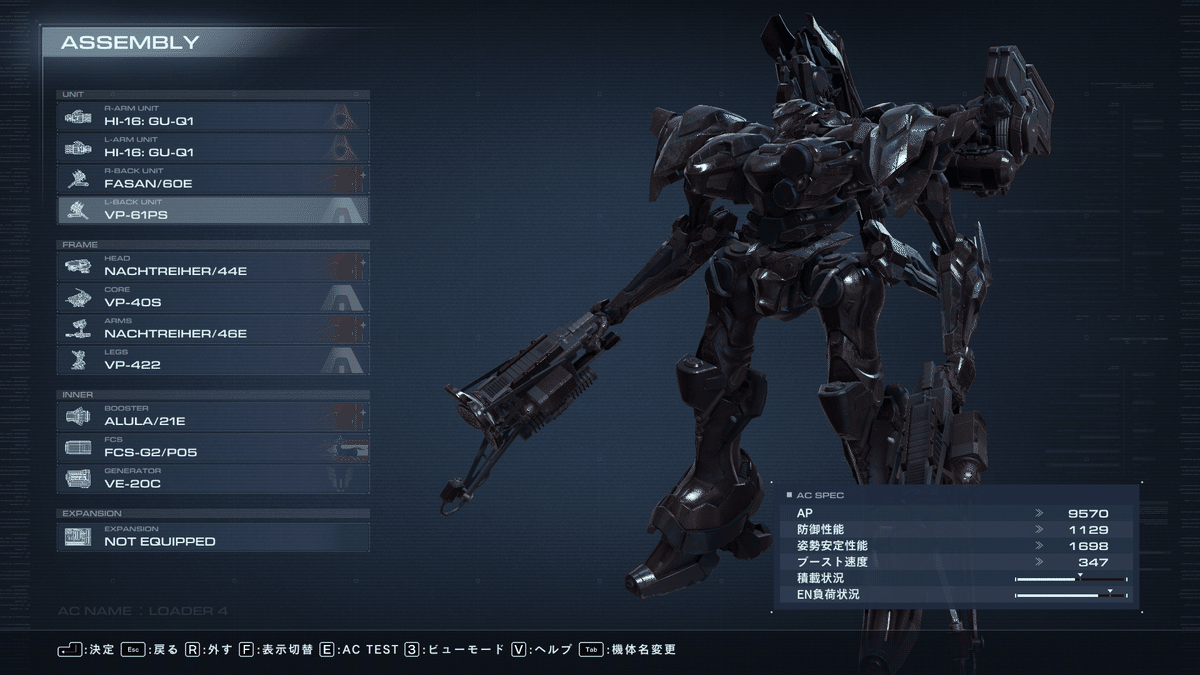Select the HEAD part NACHTREIHER/44E
The image size is (1200, 675).
tap(213, 266)
